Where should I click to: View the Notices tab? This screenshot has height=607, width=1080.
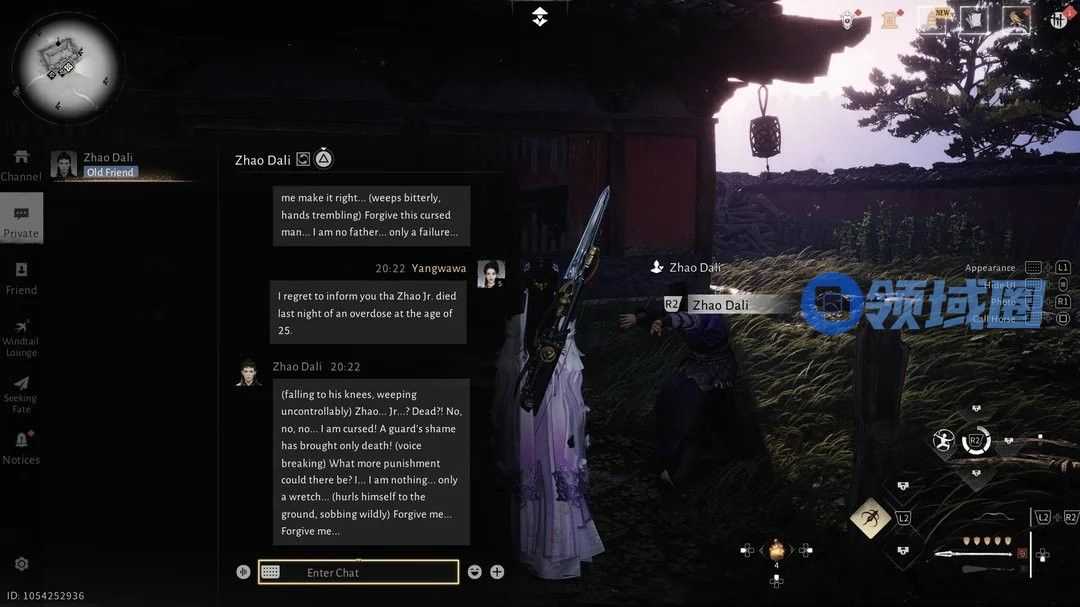click(x=21, y=448)
